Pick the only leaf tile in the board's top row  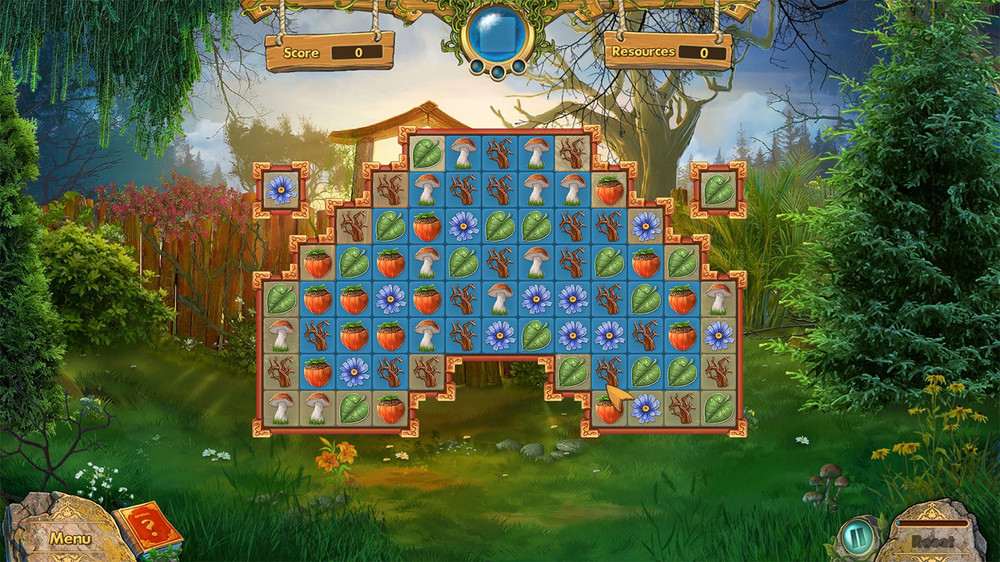click(427, 154)
